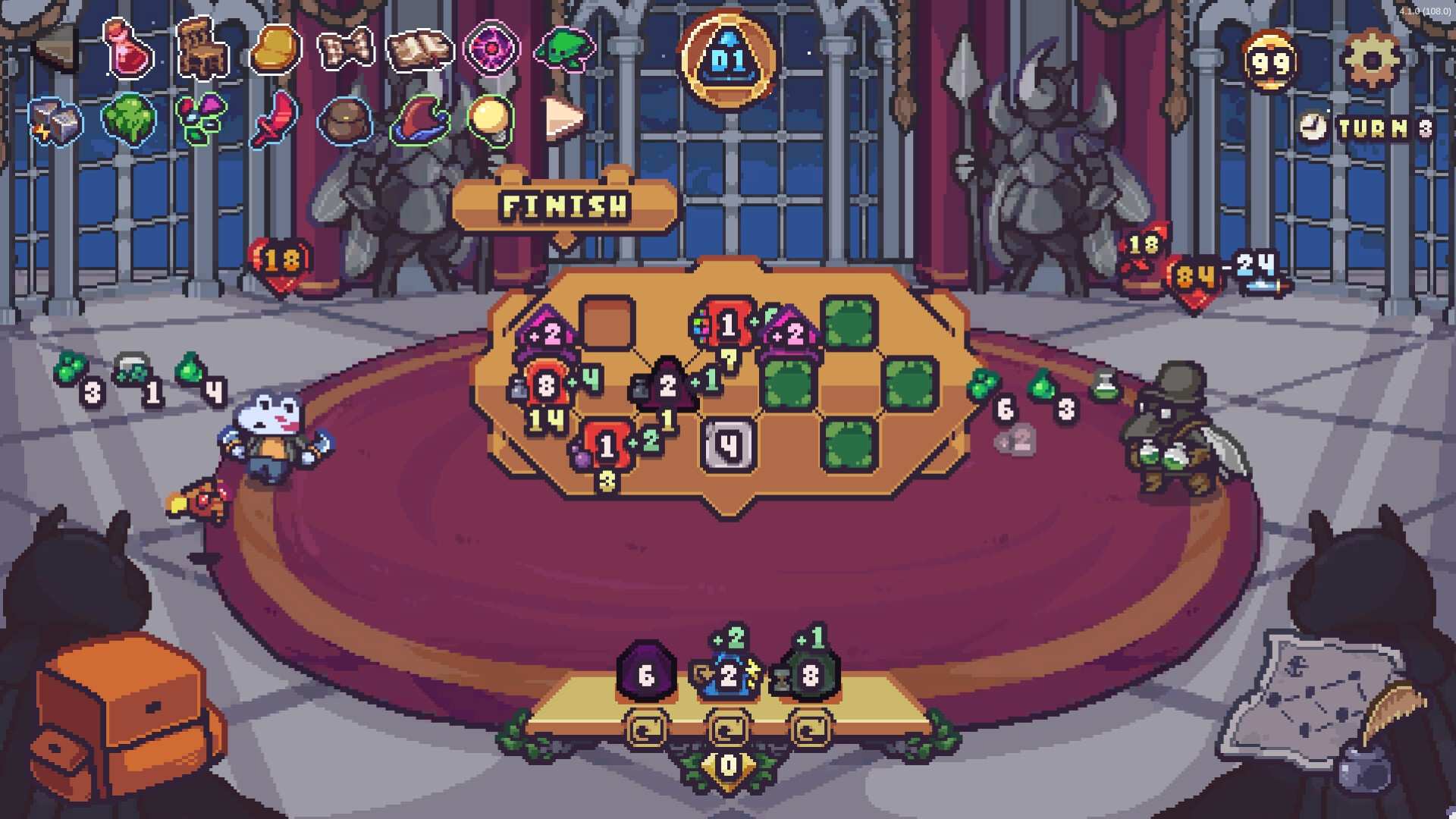Inspect the red feather relic
This screenshot has height=819, width=1456.
[275, 119]
